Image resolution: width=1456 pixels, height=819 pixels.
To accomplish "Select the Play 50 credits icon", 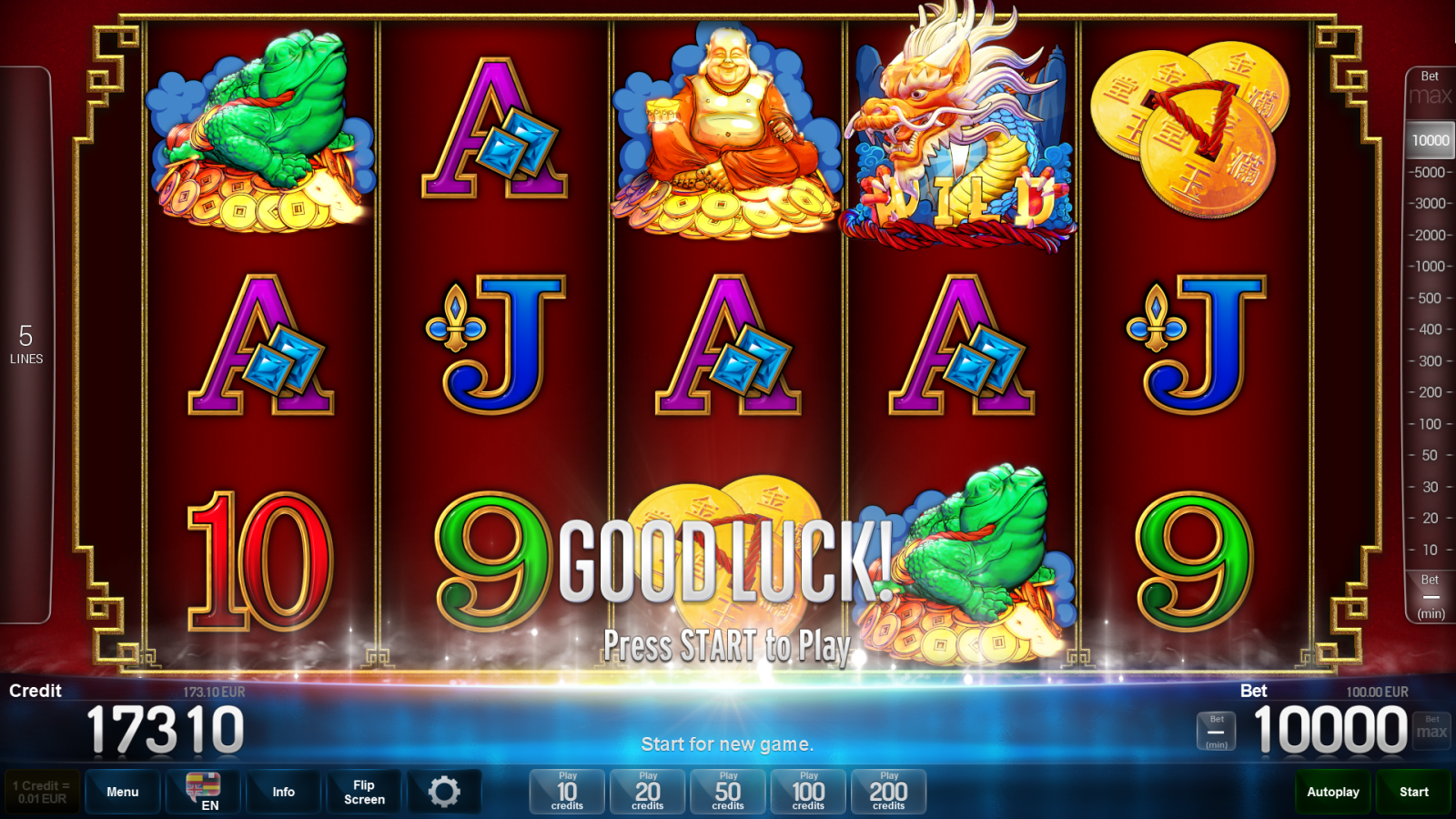I will coord(727,791).
